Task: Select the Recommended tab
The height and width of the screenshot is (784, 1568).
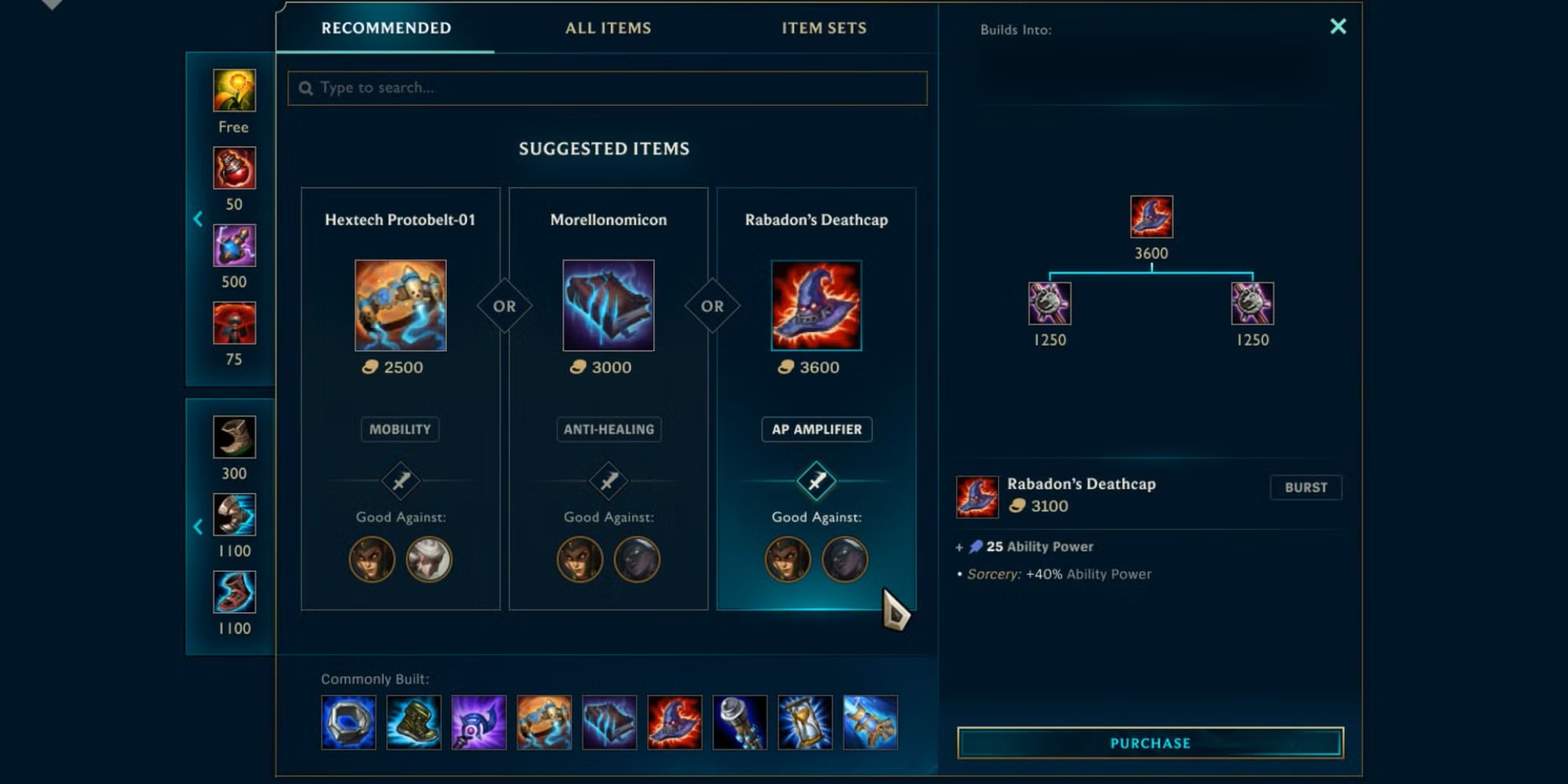Action: point(386,28)
